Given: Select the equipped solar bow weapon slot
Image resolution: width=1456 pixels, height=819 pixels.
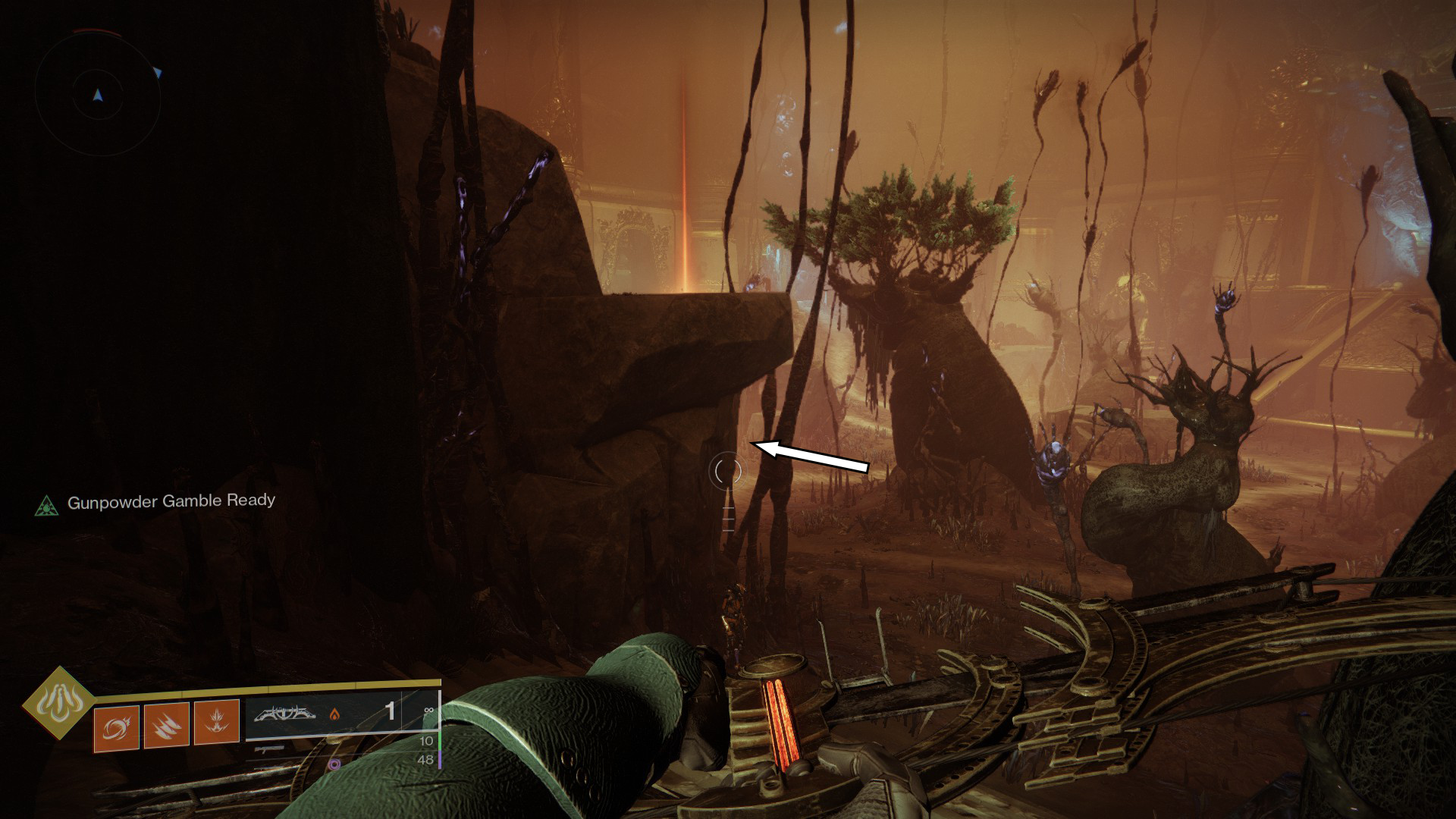Looking at the screenshot, I should coord(326,713).
